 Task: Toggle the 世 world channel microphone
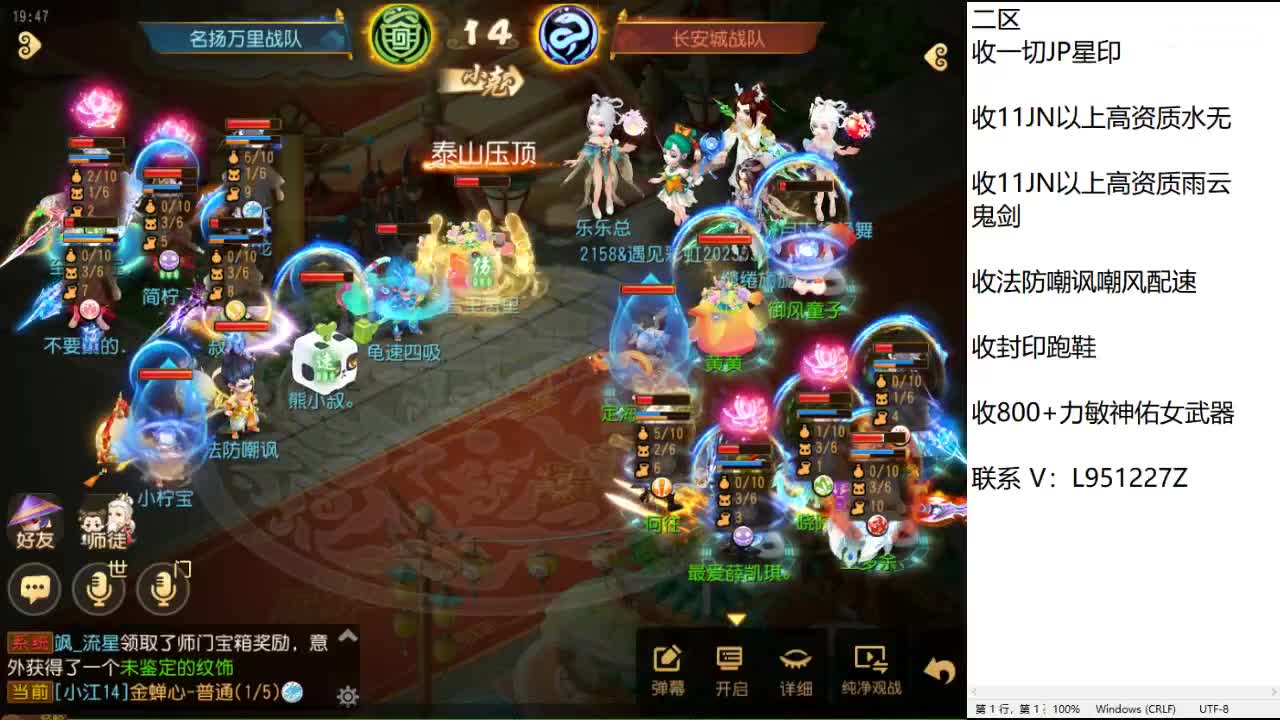(x=100, y=590)
